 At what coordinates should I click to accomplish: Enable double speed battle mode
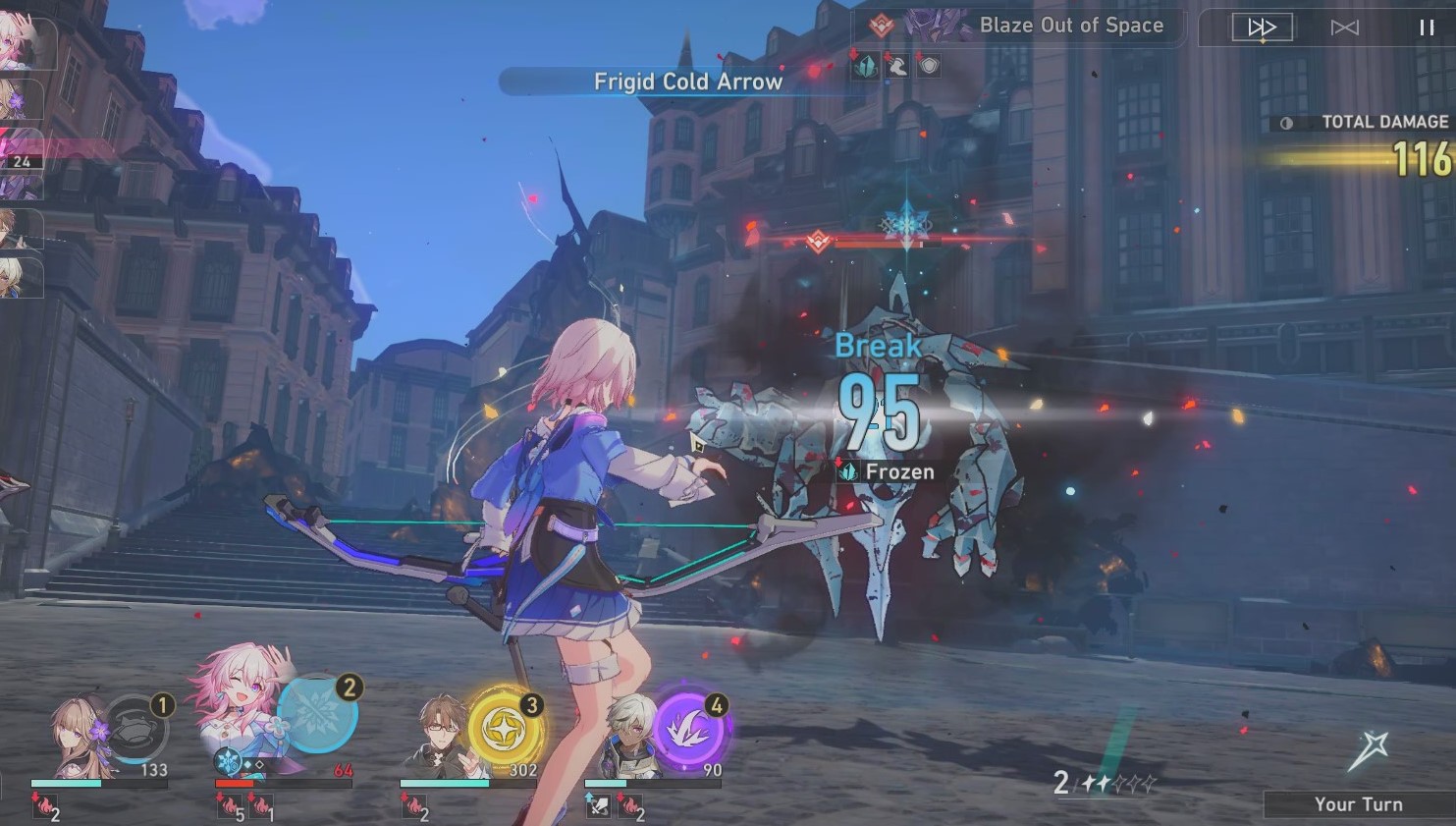[x=1262, y=28]
